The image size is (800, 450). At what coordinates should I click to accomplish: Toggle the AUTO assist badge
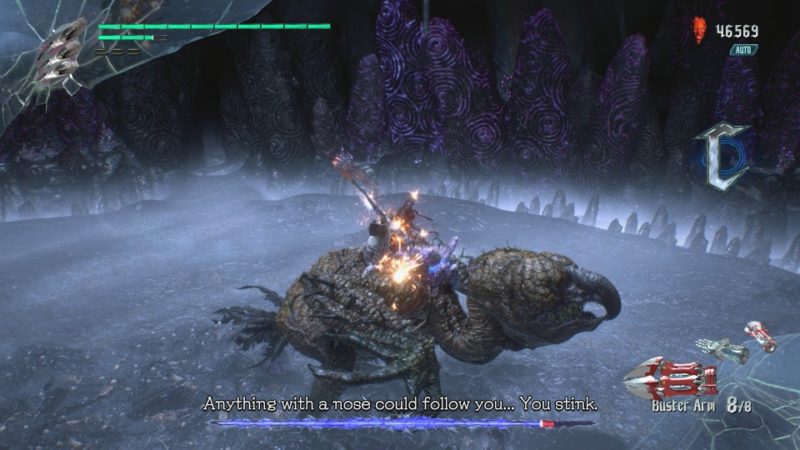(x=743, y=49)
